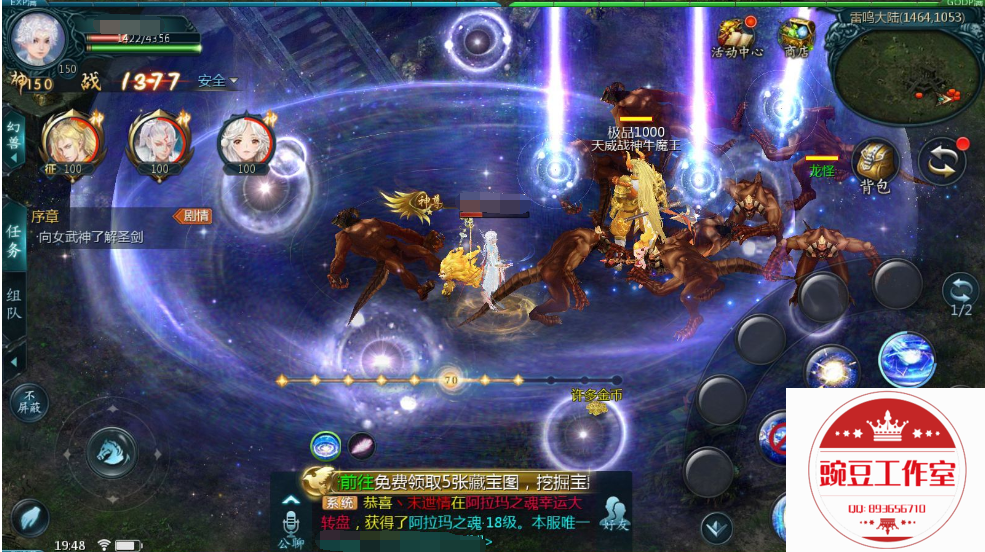Switch skill page with 1/2 button
Screen dimensions: 985x552
(x=961, y=294)
